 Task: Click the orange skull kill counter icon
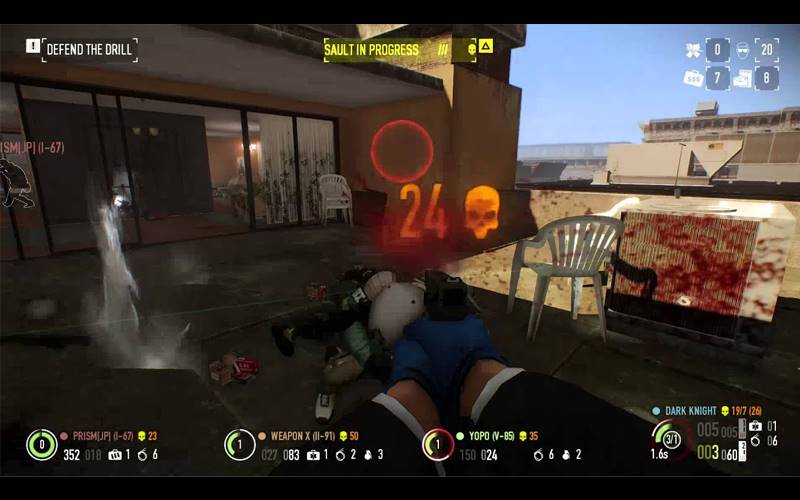[482, 212]
